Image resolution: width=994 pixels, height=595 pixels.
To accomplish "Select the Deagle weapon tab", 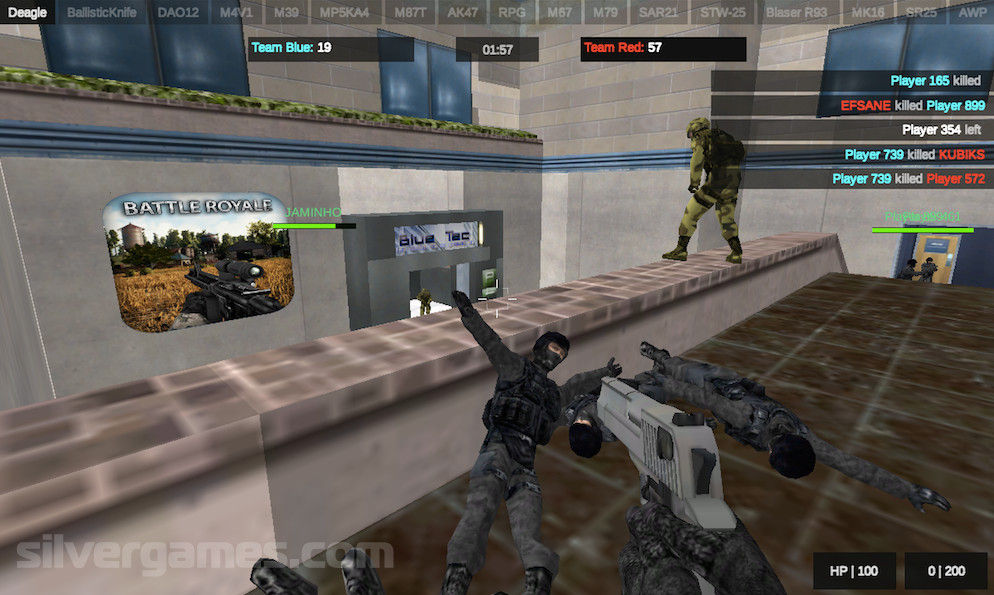I will coord(28,13).
